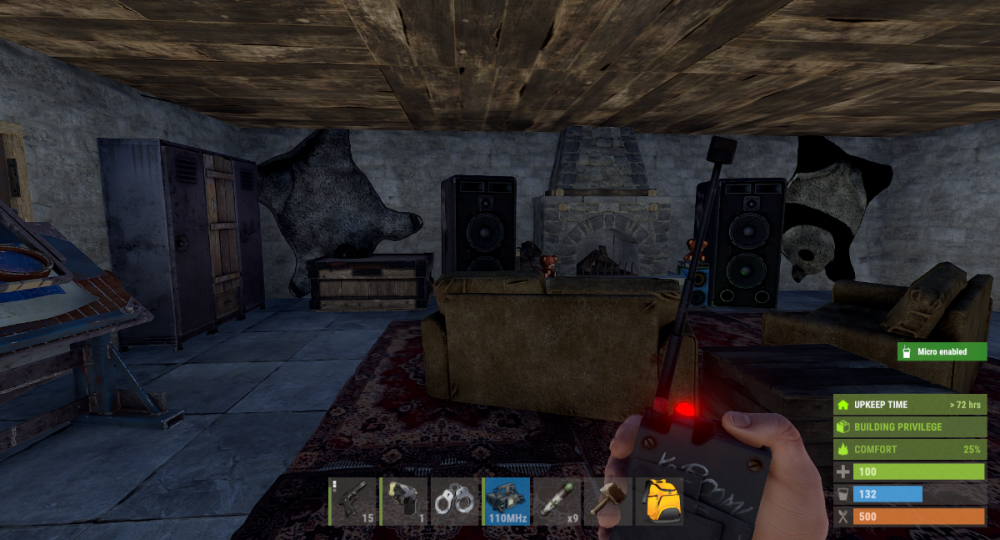The height and width of the screenshot is (540, 1000).
Task: Click the Building Privilege status panel
Action: click(910, 427)
